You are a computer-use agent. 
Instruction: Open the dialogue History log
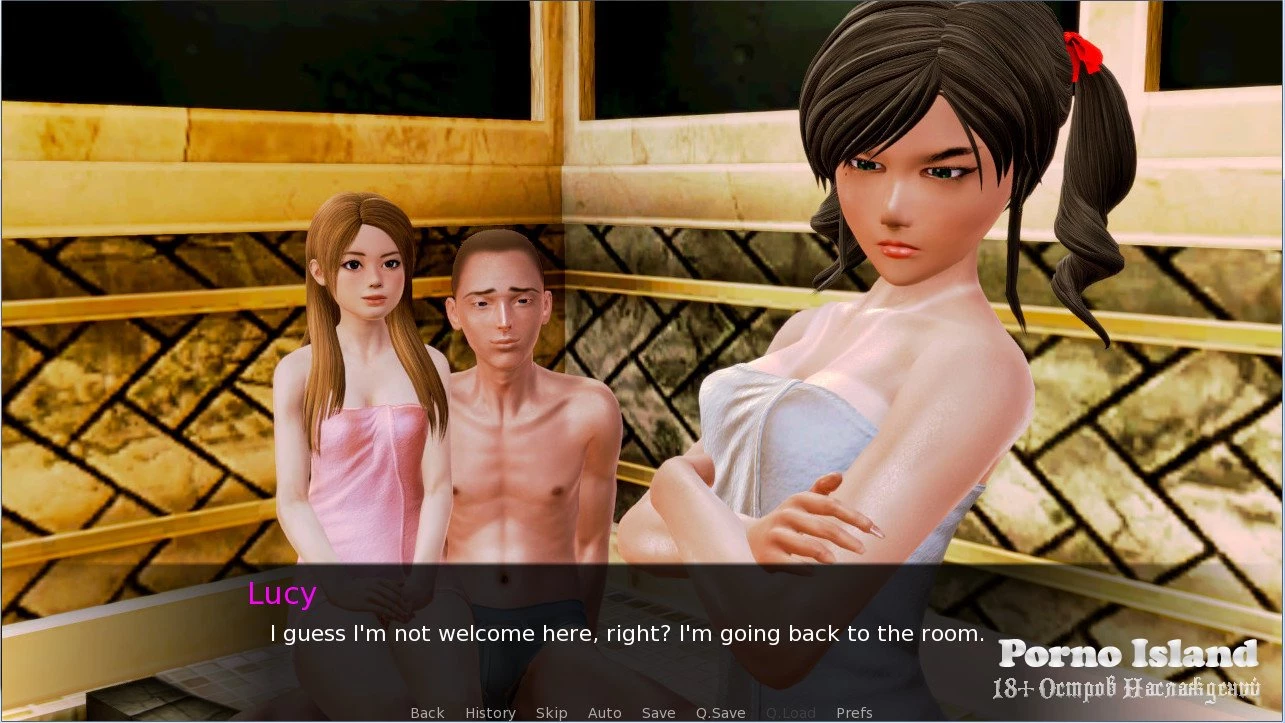(x=490, y=713)
